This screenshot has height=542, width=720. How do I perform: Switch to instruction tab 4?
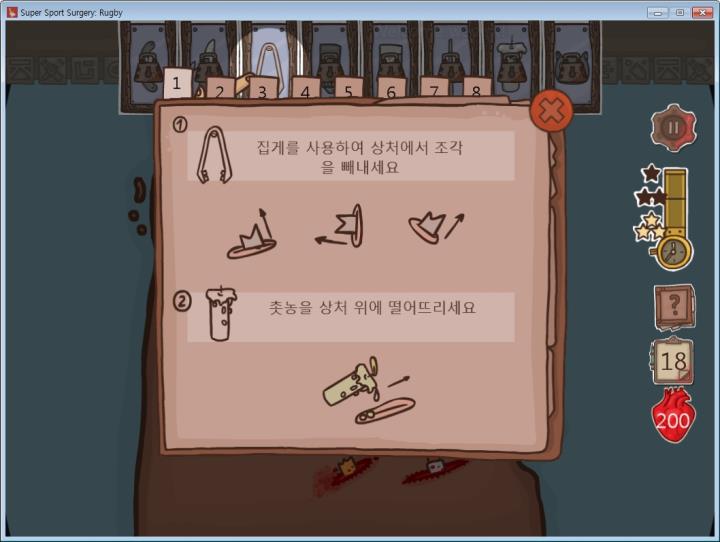305,90
